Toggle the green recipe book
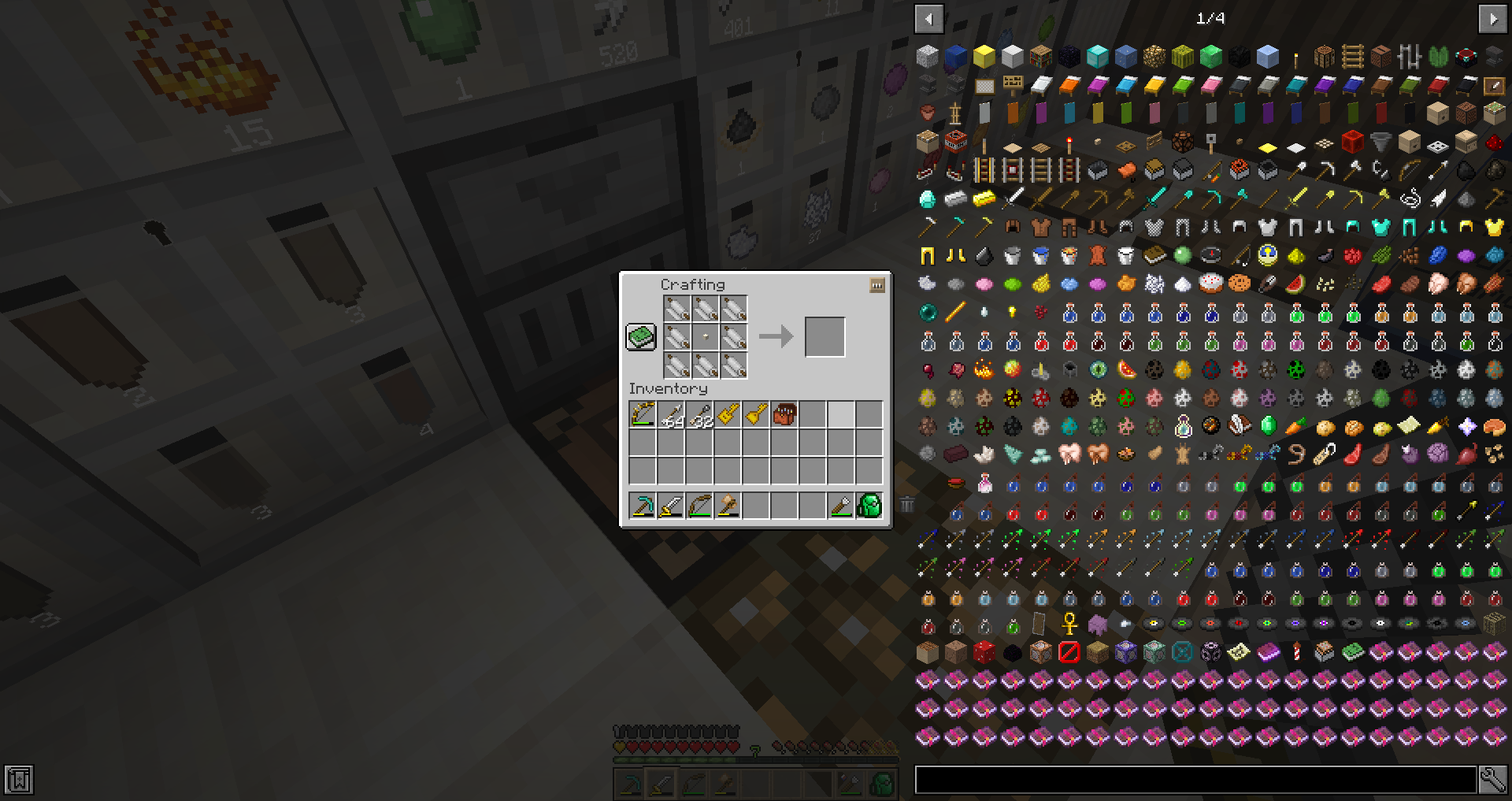Image resolution: width=1512 pixels, height=801 pixels. pos(640,336)
